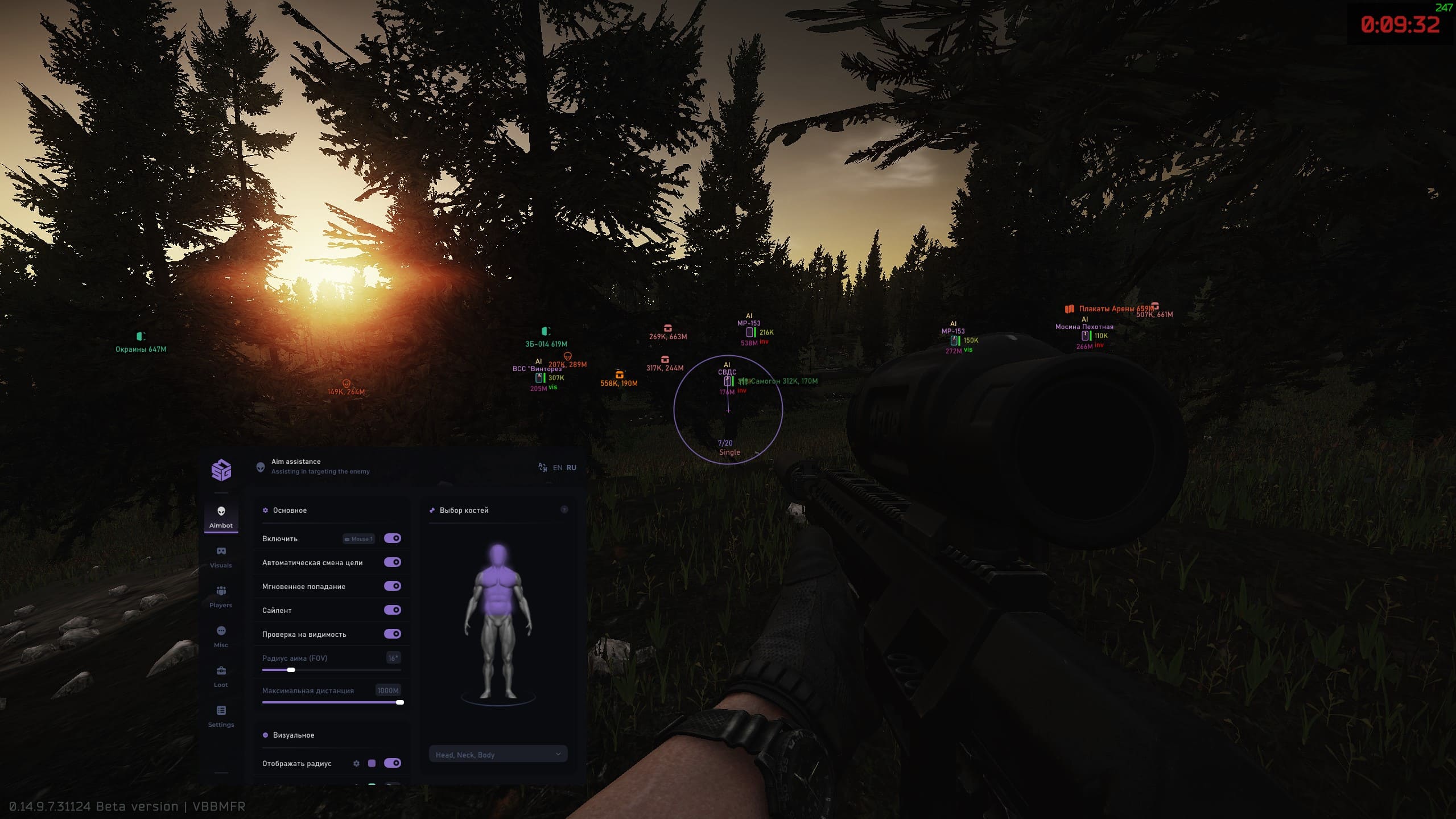Select the Misc tab
The height and width of the screenshot is (819, 1456).
(x=221, y=636)
